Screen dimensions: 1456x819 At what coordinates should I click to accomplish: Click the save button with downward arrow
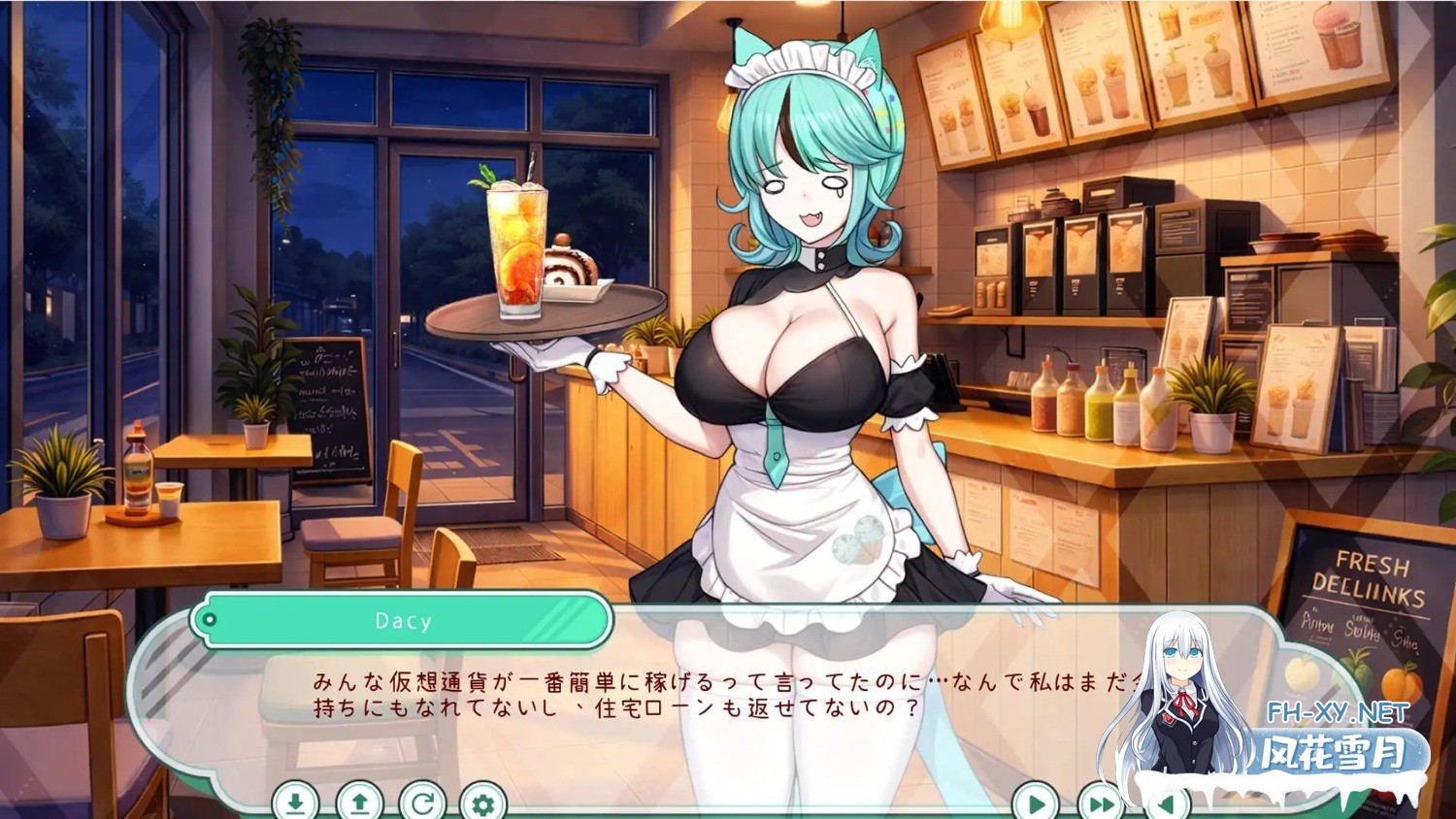click(x=295, y=803)
